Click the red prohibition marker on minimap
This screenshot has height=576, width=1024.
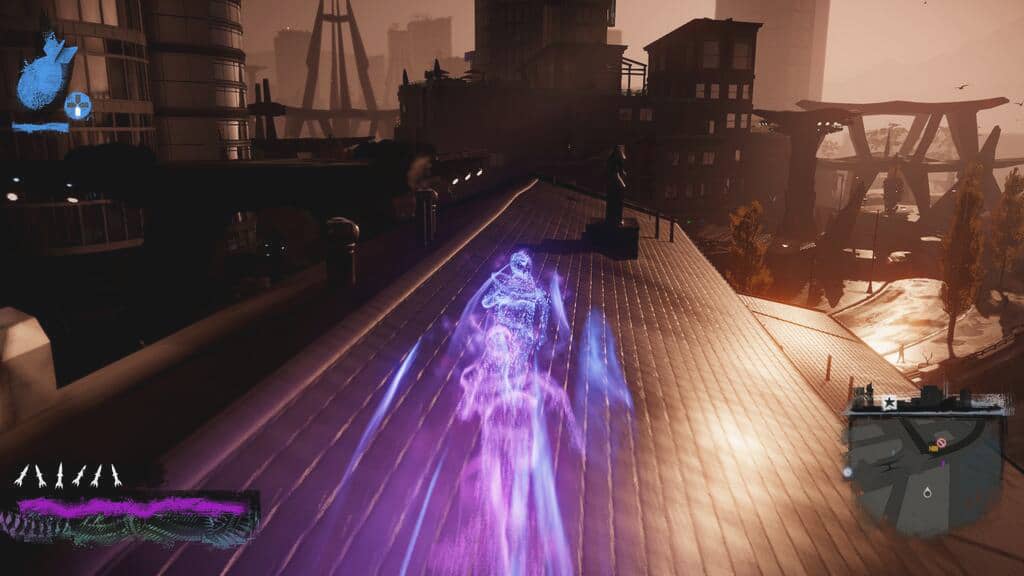tap(940, 442)
